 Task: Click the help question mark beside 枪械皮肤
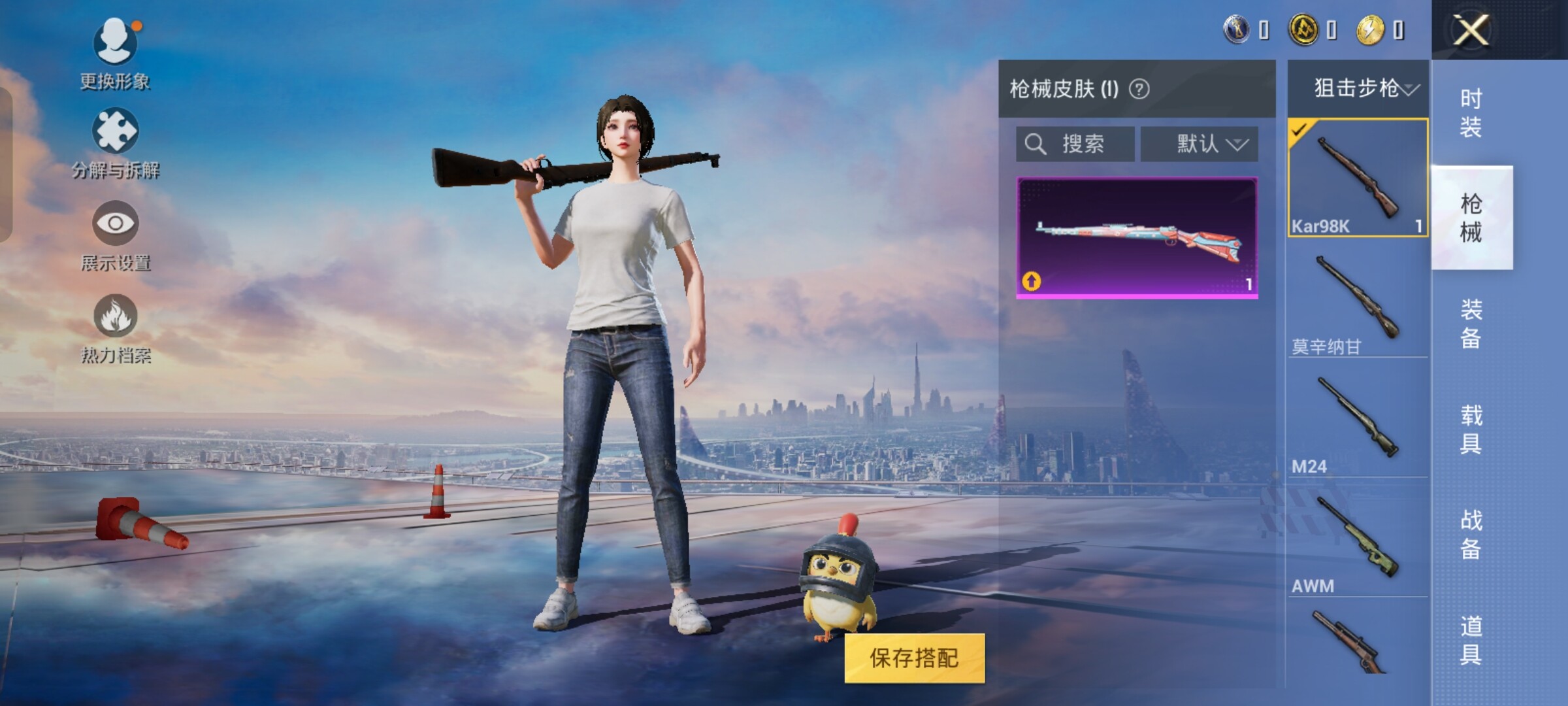(1139, 89)
